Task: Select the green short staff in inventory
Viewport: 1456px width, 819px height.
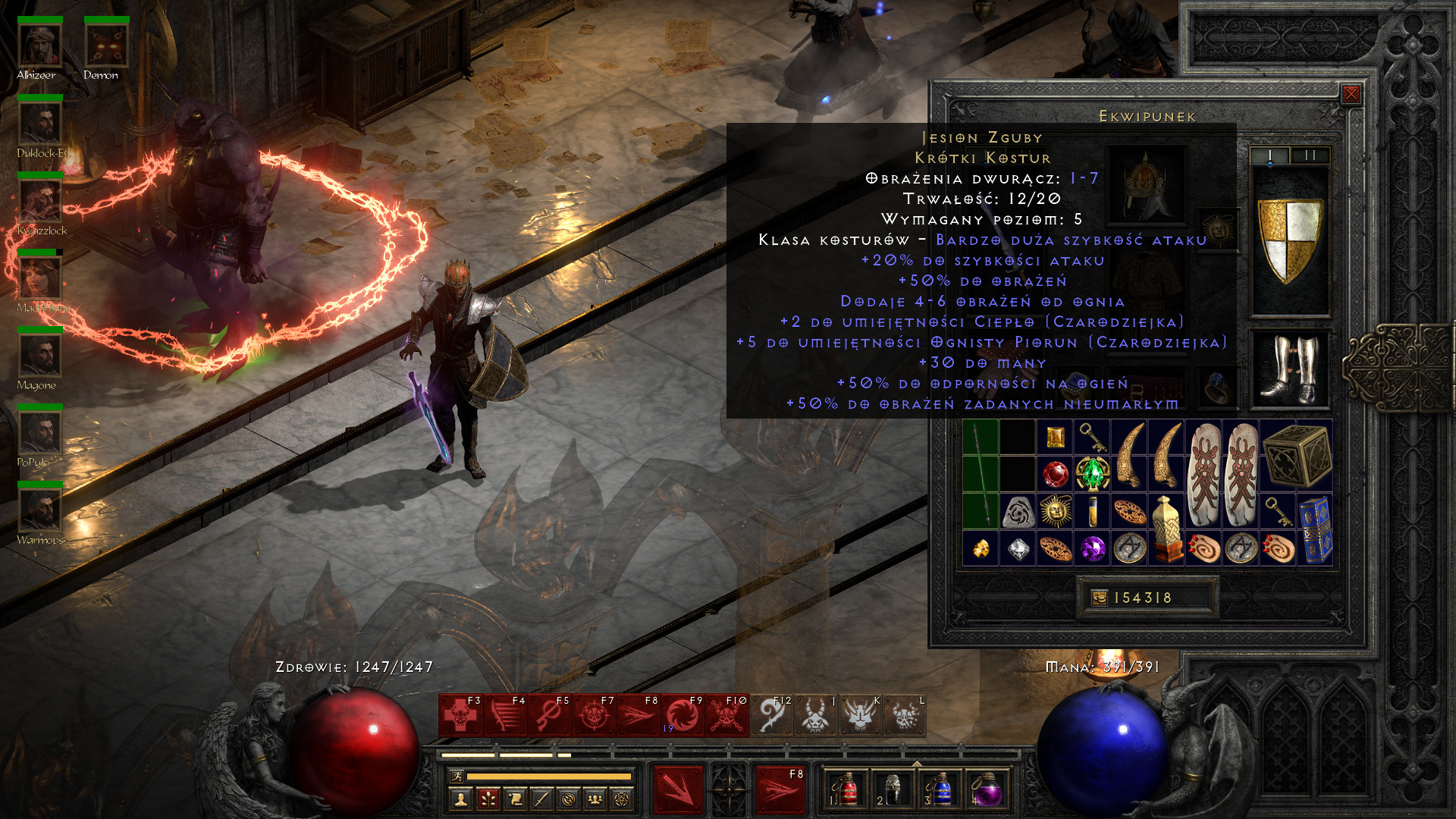Action: pos(980,474)
